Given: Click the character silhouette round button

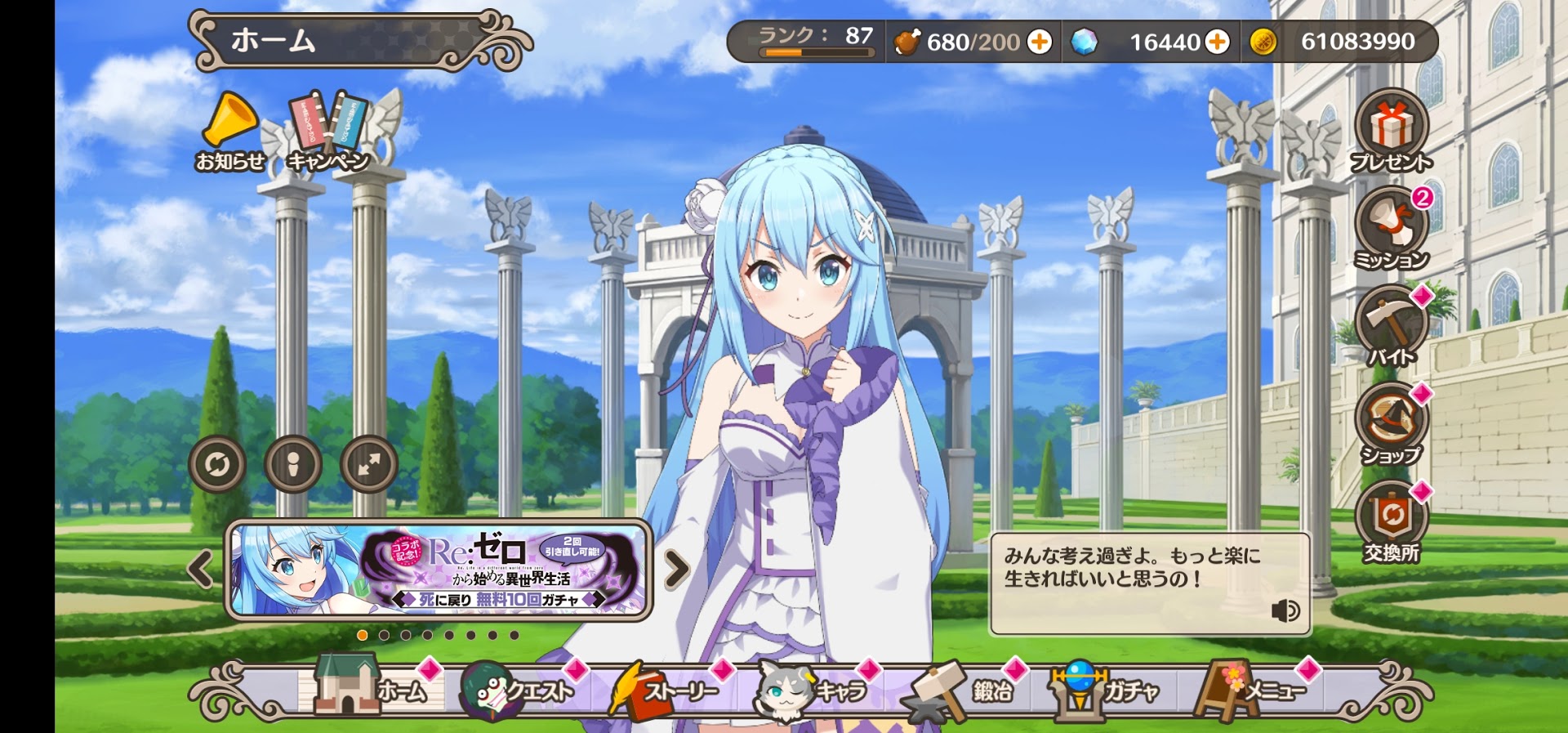Looking at the screenshot, I should (293, 464).
